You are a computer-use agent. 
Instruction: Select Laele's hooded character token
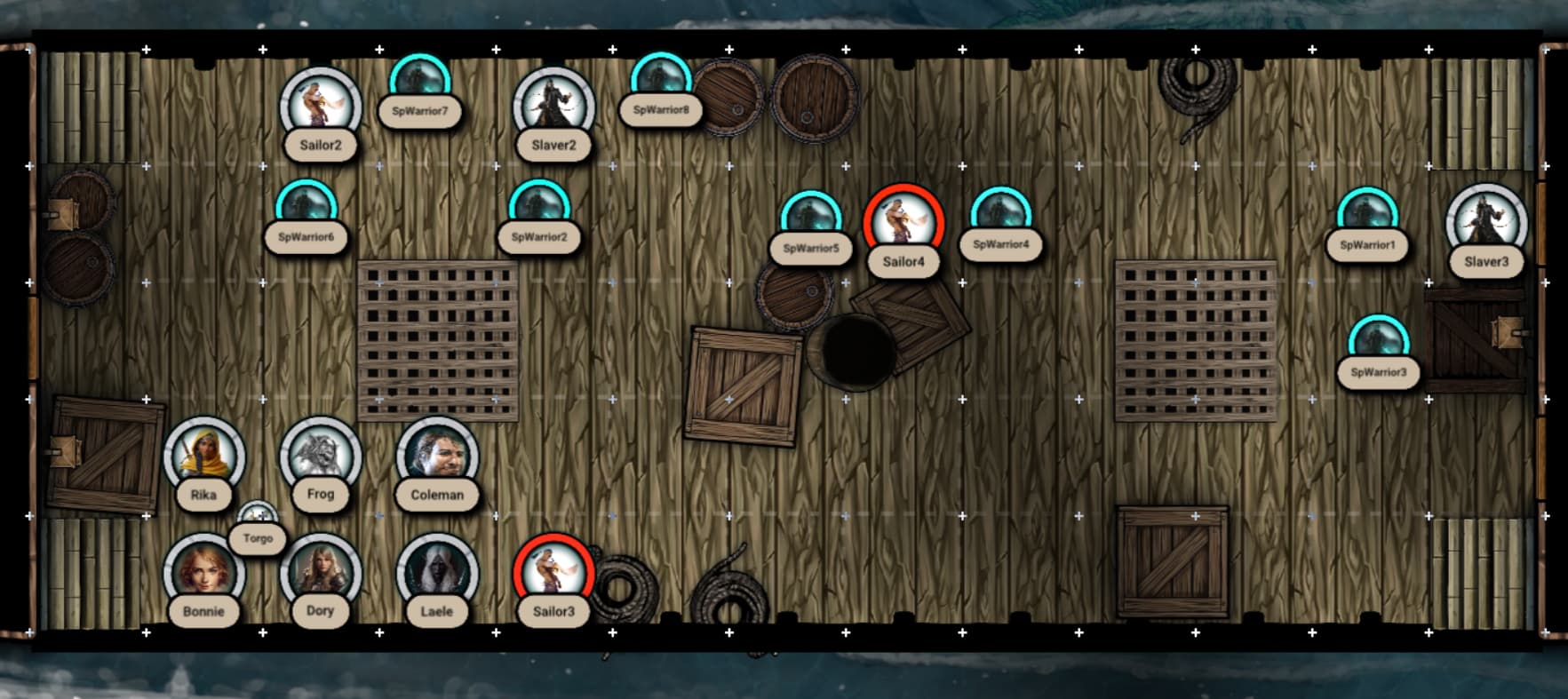437,573
